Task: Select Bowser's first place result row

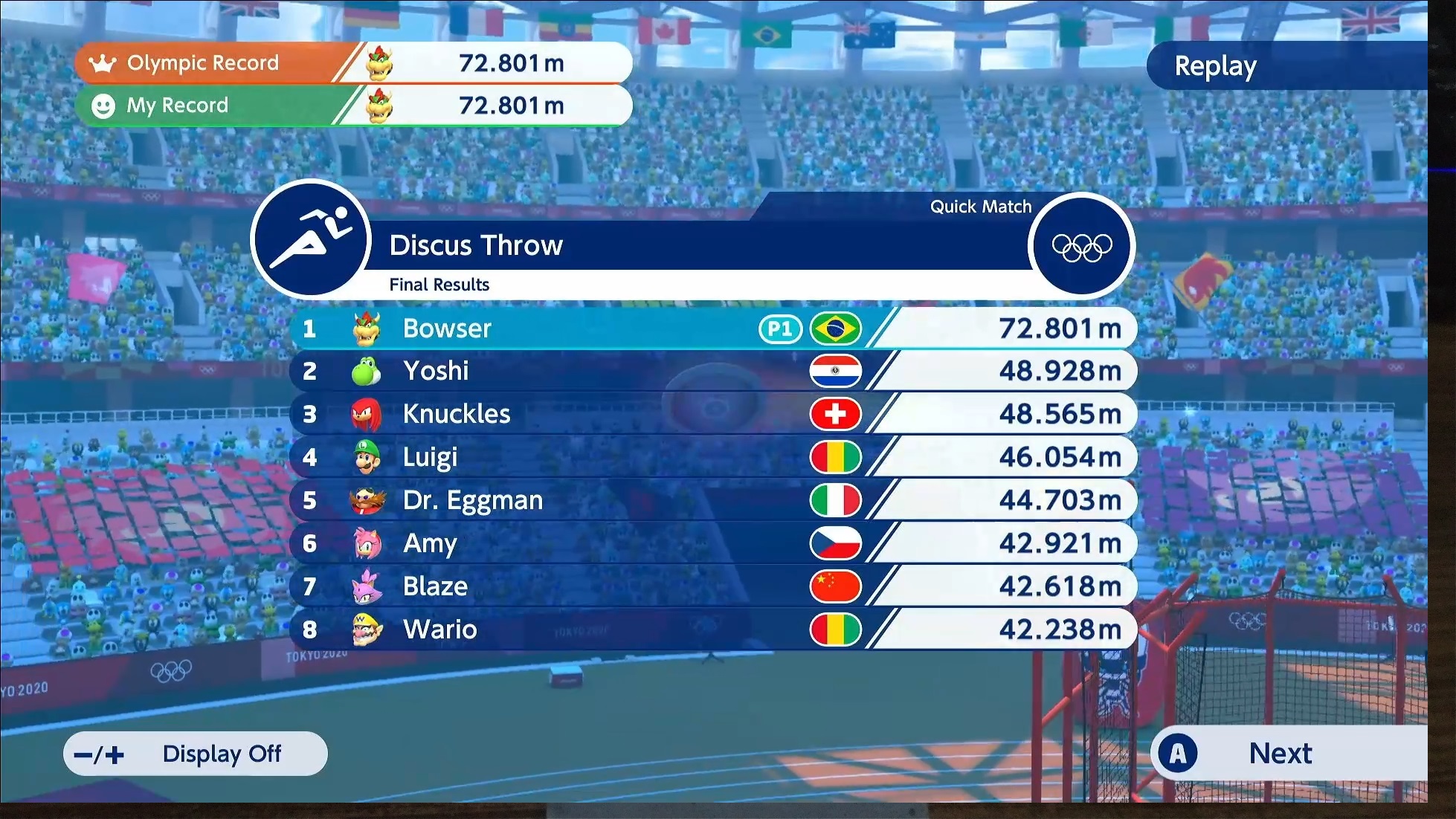Action: [x=712, y=328]
